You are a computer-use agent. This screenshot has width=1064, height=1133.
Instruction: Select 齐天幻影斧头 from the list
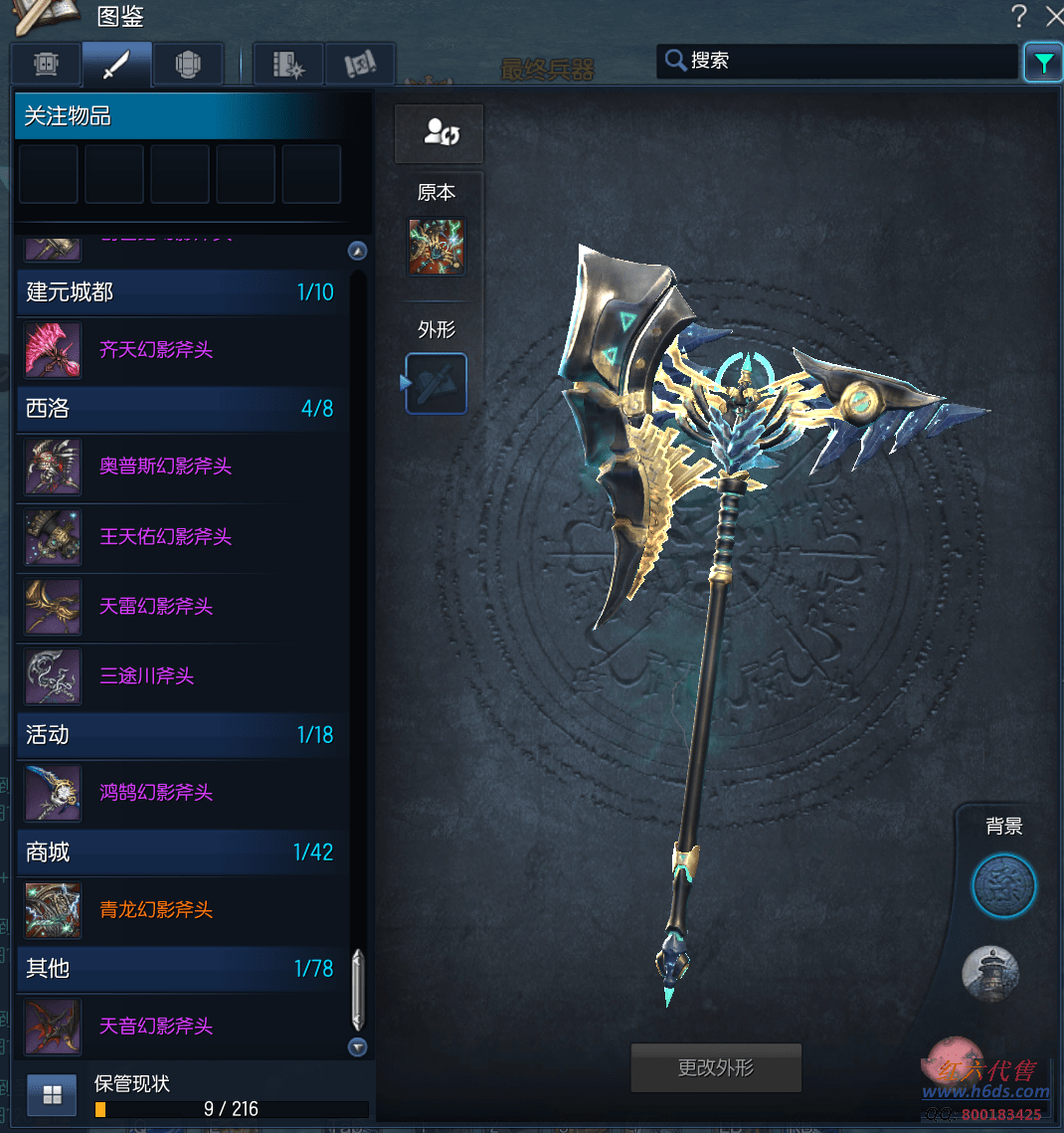[156, 350]
